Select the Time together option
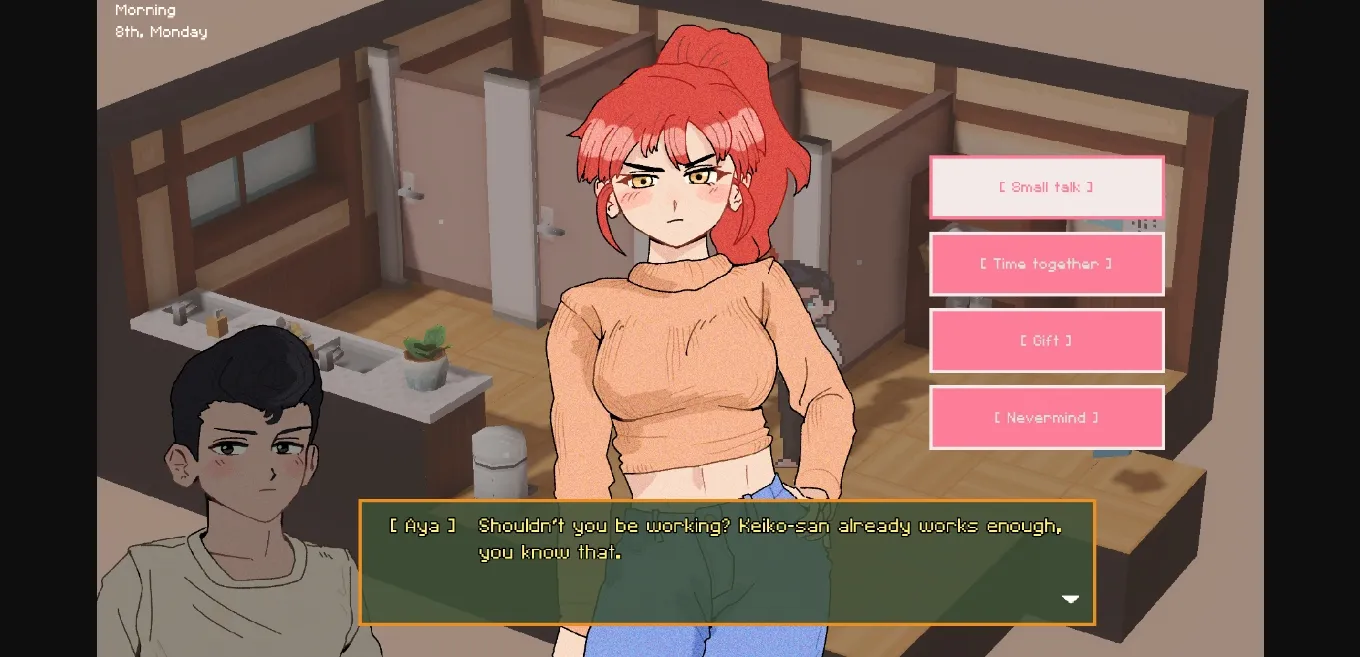The width and height of the screenshot is (1360, 657). pos(1046,264)
